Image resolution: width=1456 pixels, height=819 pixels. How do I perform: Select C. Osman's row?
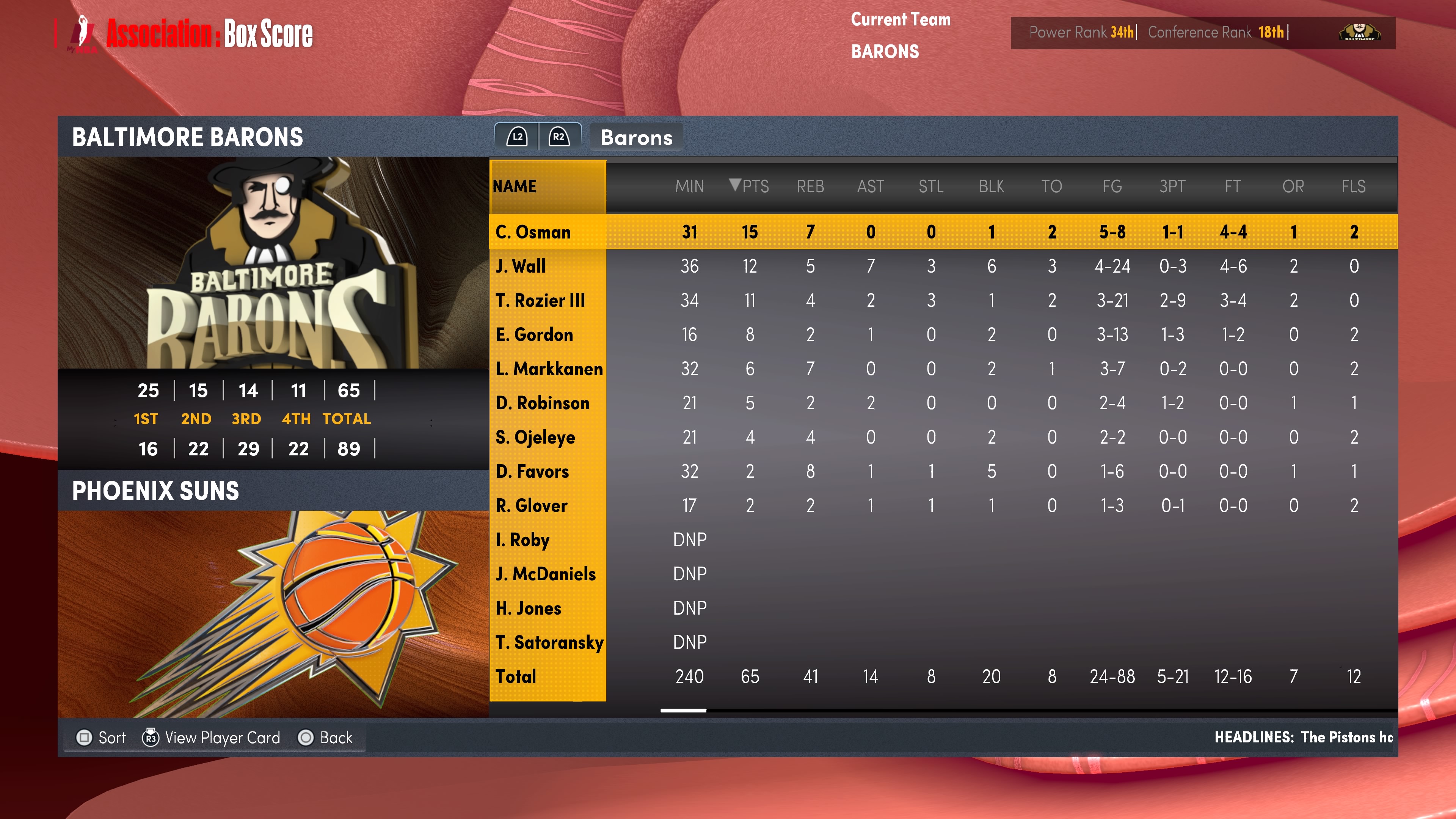[533, 232]
